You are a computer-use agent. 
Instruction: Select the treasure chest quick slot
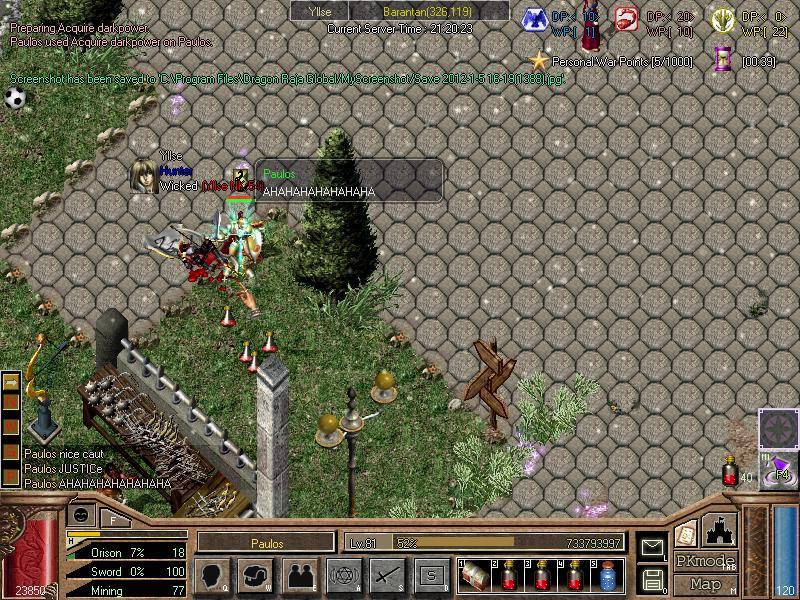(476, 575)
